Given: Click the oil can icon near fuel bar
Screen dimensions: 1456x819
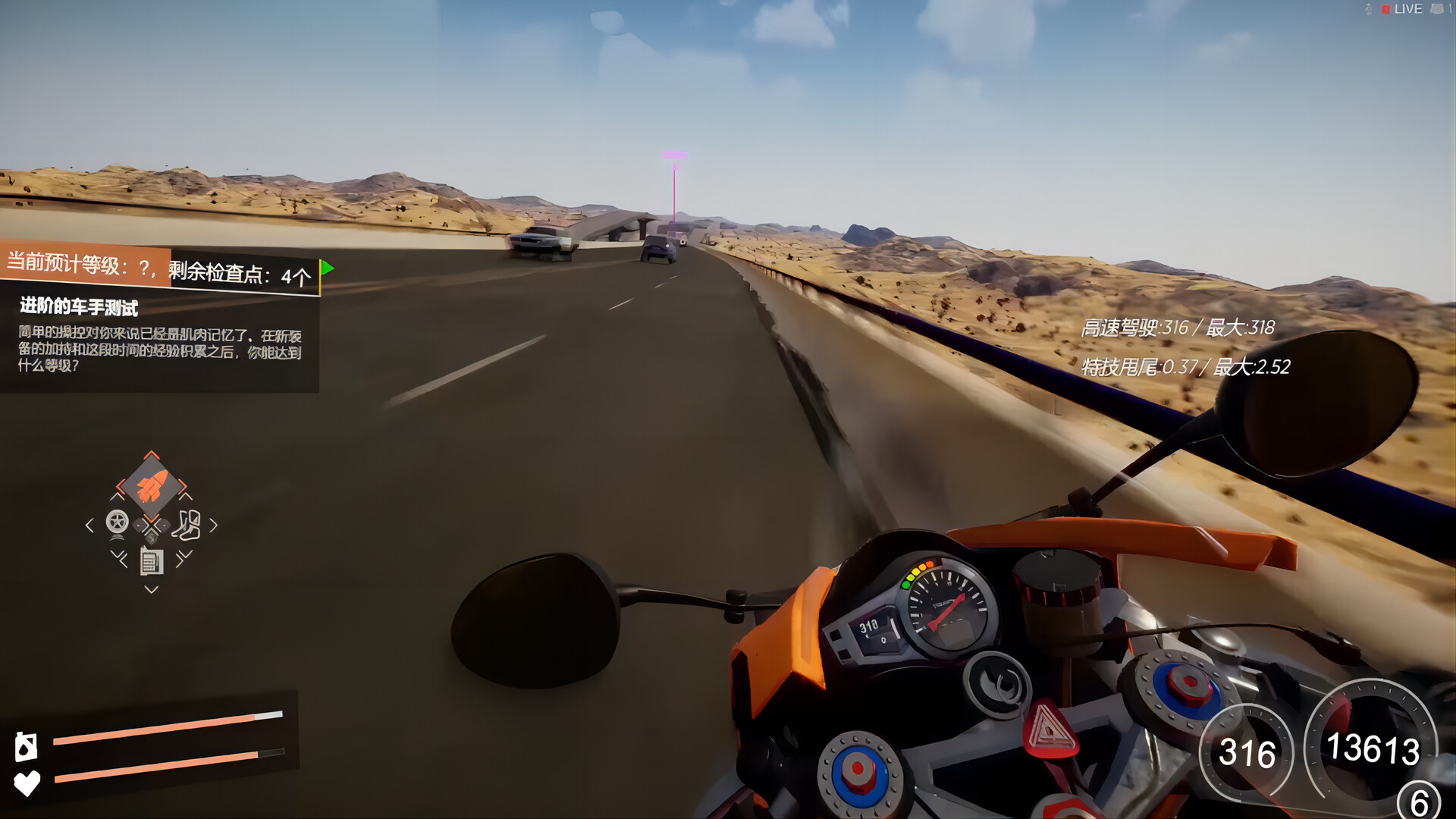Looking at the screenshot, I should 26,746.
